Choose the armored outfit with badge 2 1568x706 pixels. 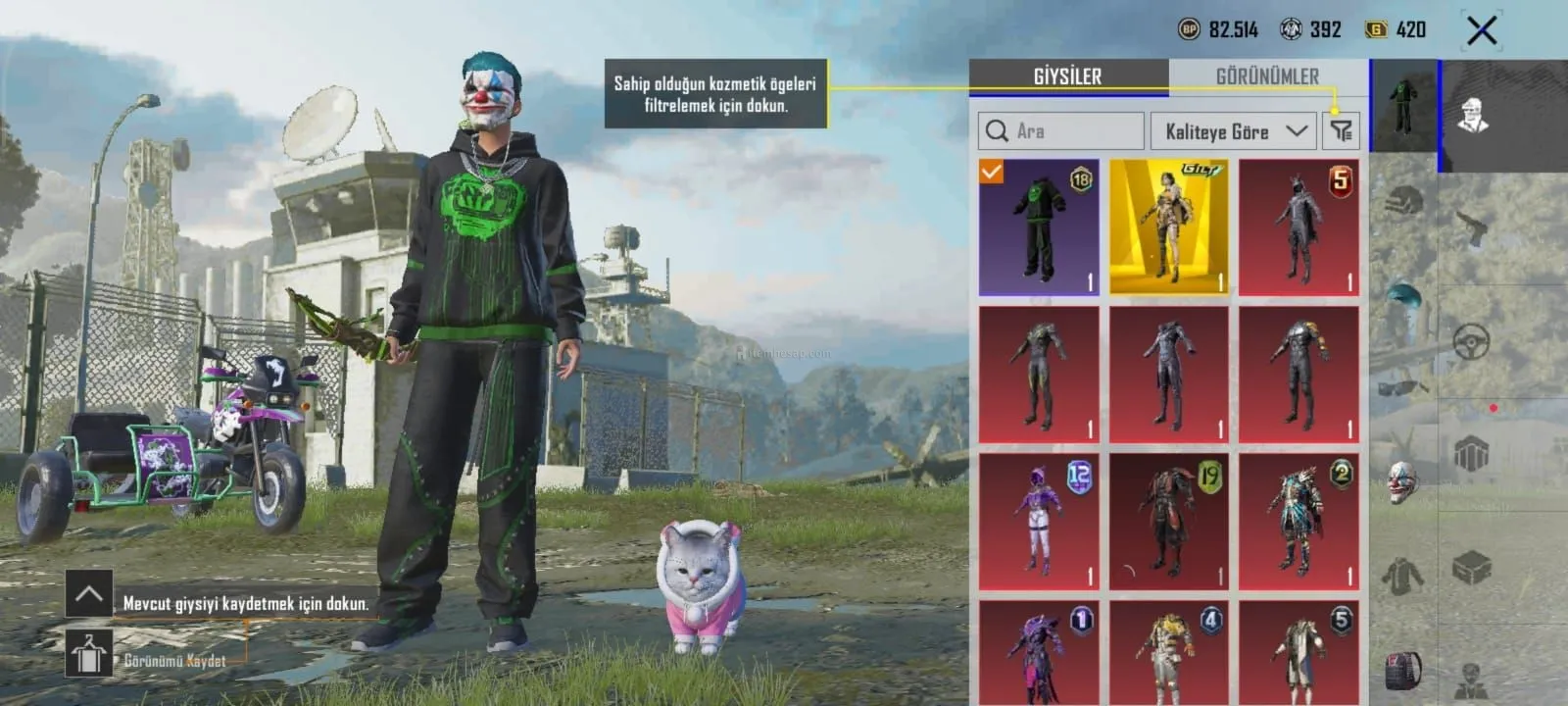[x=1298, y=521]
